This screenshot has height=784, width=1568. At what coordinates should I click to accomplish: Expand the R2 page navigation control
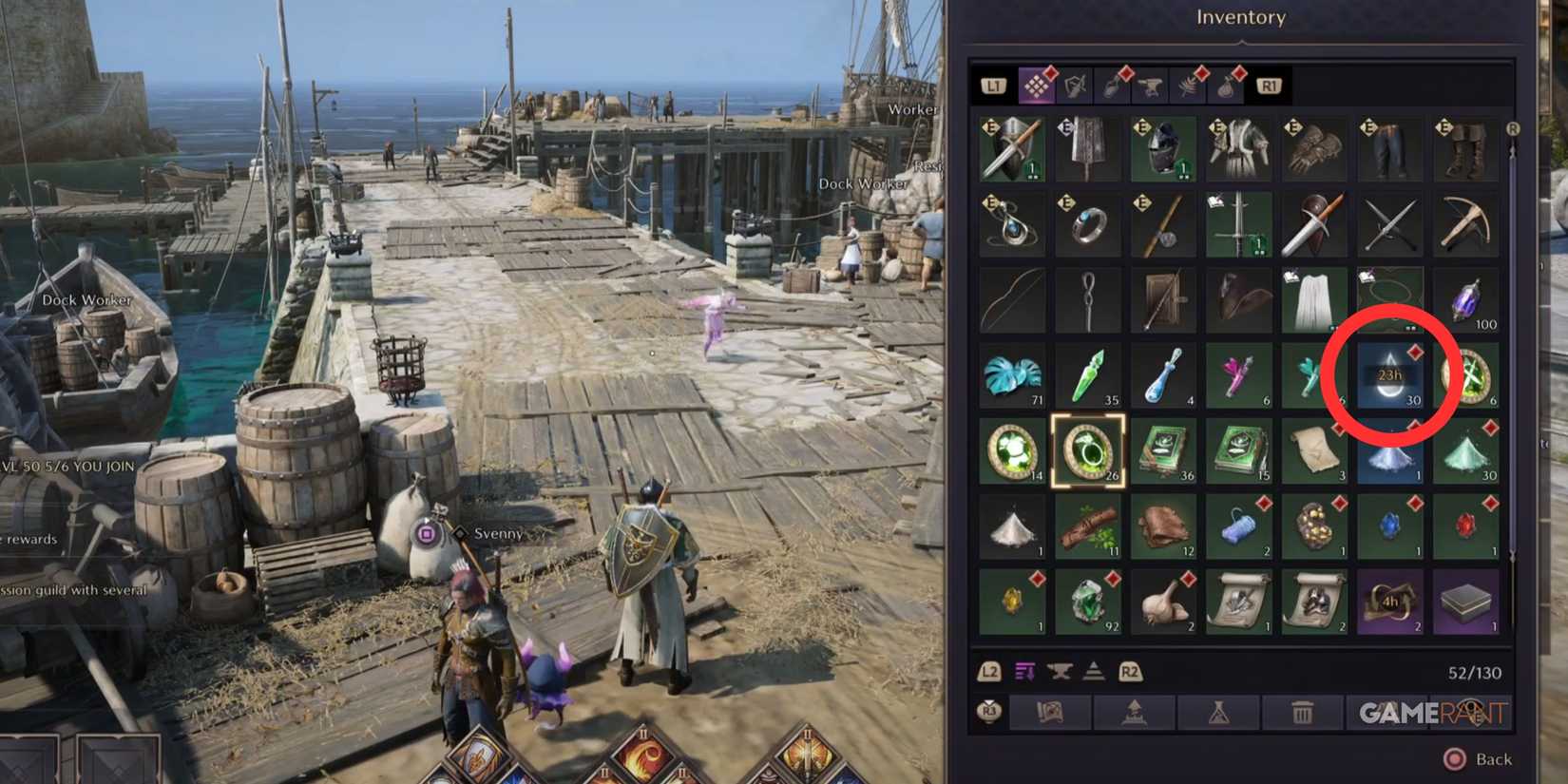point(1129,672)
